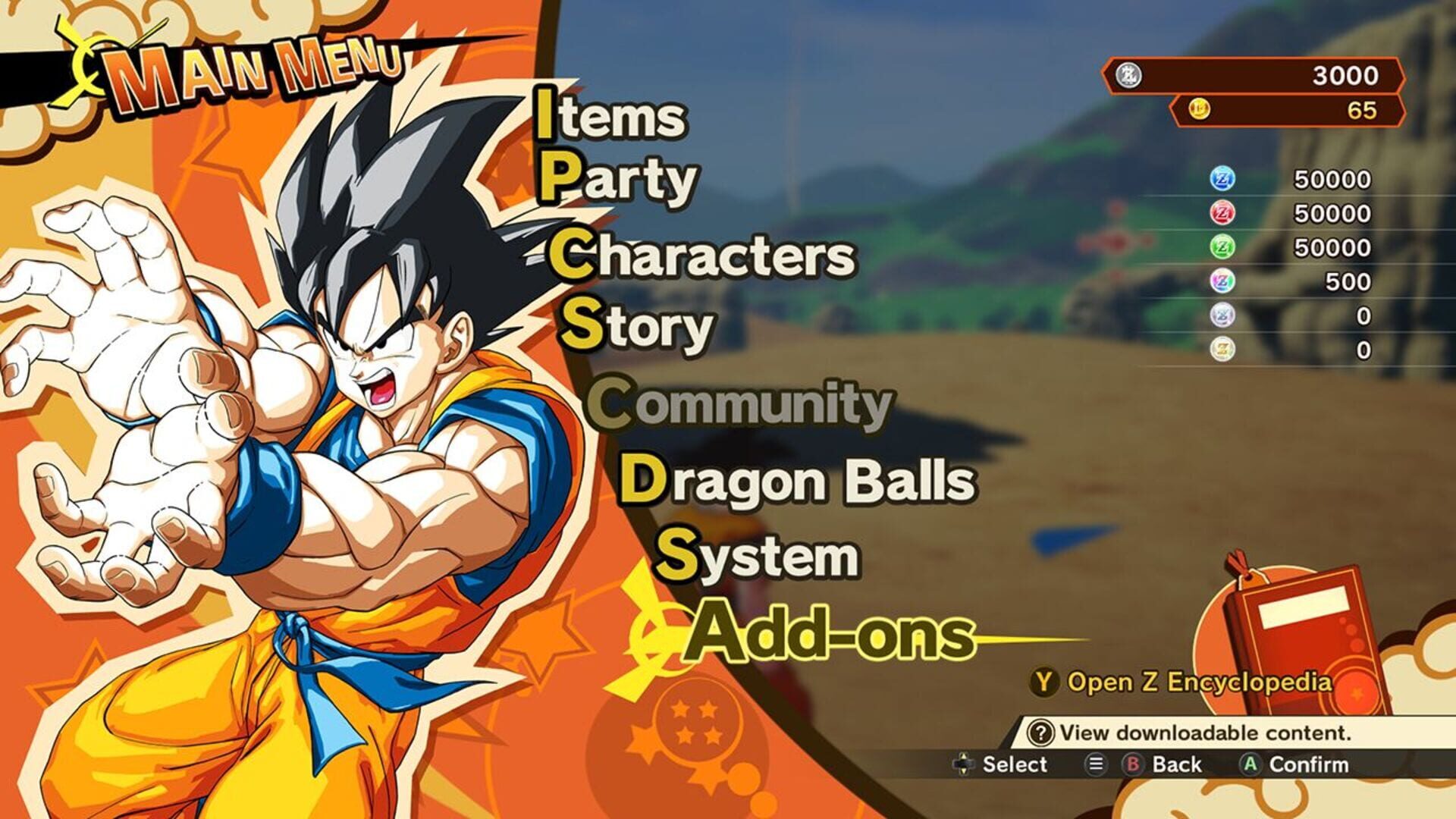Click Open Z Encyclopedia
The image size is (1456, 819).
(x=1183, y=682)
